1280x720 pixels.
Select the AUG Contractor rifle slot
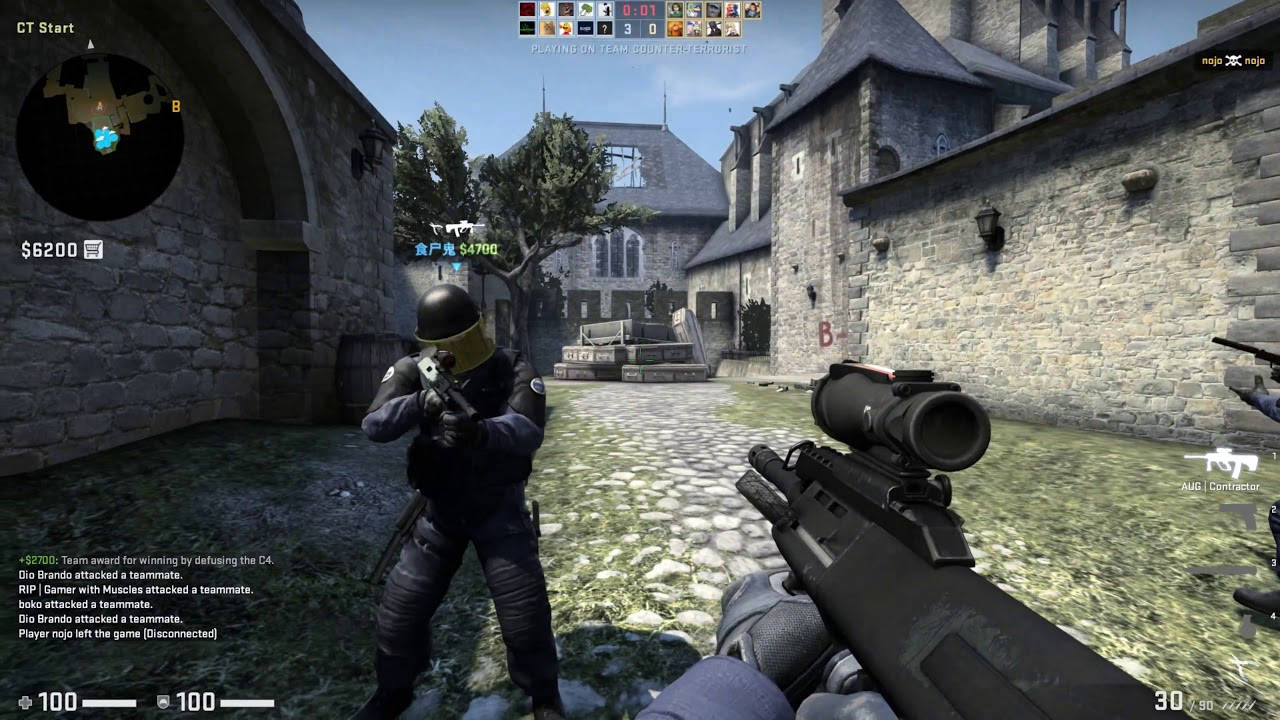(x=1221, y=463)
